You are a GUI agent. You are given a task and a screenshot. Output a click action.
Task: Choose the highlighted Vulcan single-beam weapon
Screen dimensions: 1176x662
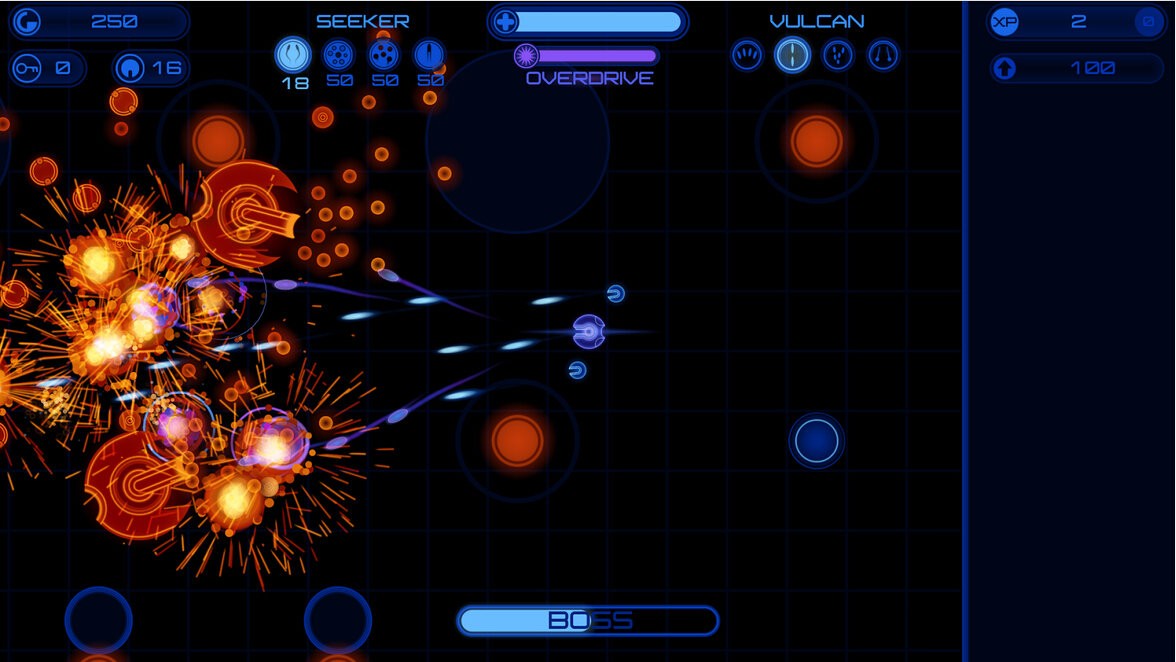[792, 55]
